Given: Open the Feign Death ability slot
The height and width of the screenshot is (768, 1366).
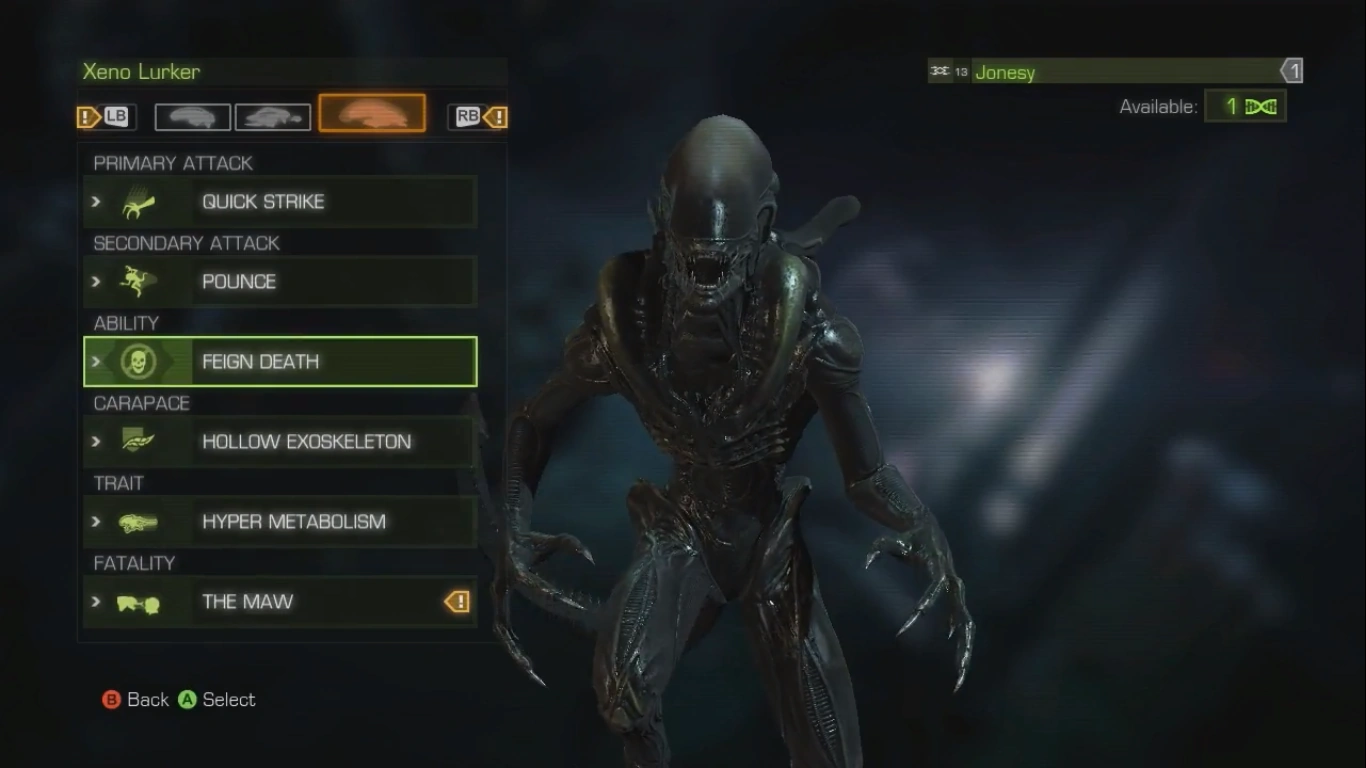Looking at the screenshot, I should click(x=280, y=362).
